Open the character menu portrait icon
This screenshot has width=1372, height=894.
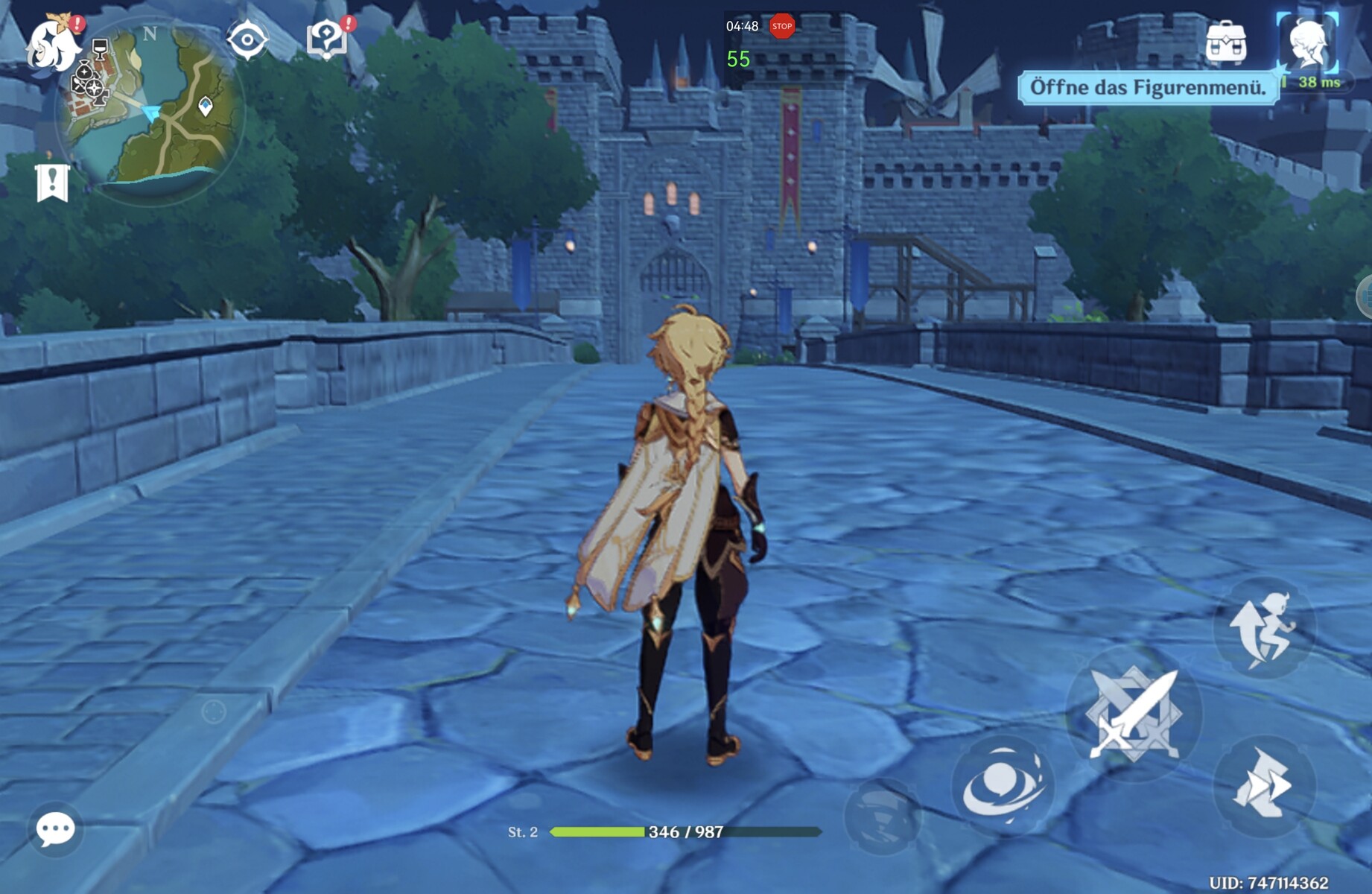(x=1307, y=43)
